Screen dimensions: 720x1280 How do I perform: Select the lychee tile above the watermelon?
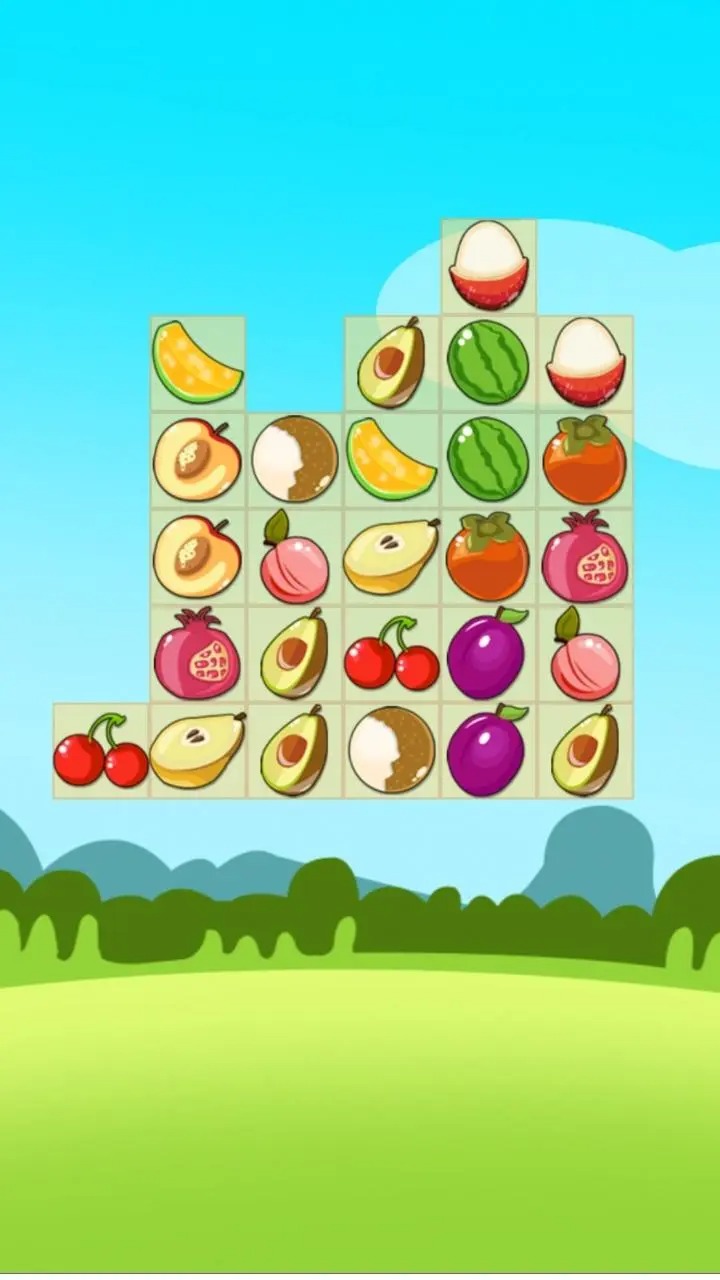tap(488, 265)
